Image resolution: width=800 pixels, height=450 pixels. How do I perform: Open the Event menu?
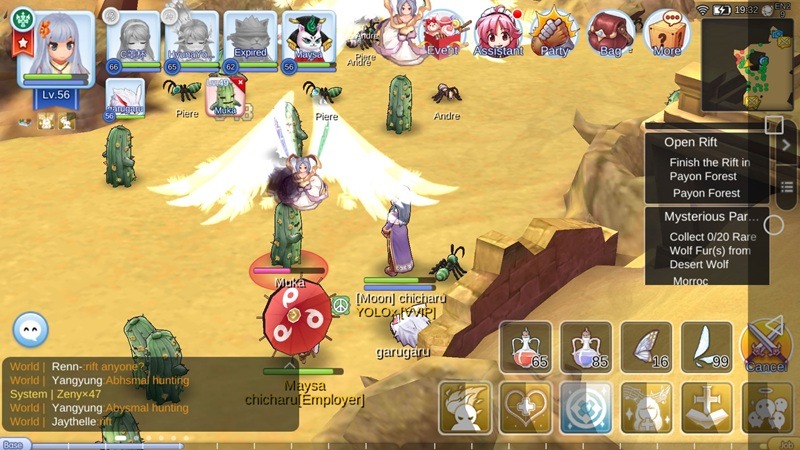pos(442,34)
